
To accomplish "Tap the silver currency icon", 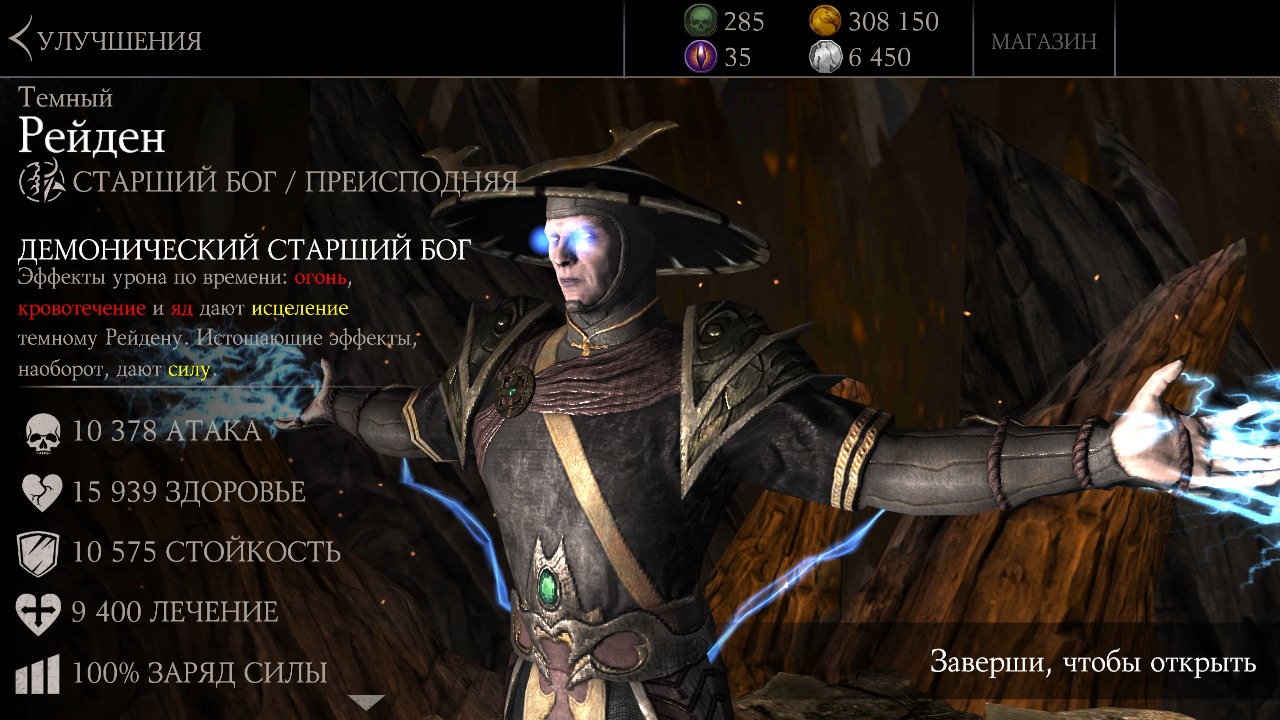I will pos(825,57).
